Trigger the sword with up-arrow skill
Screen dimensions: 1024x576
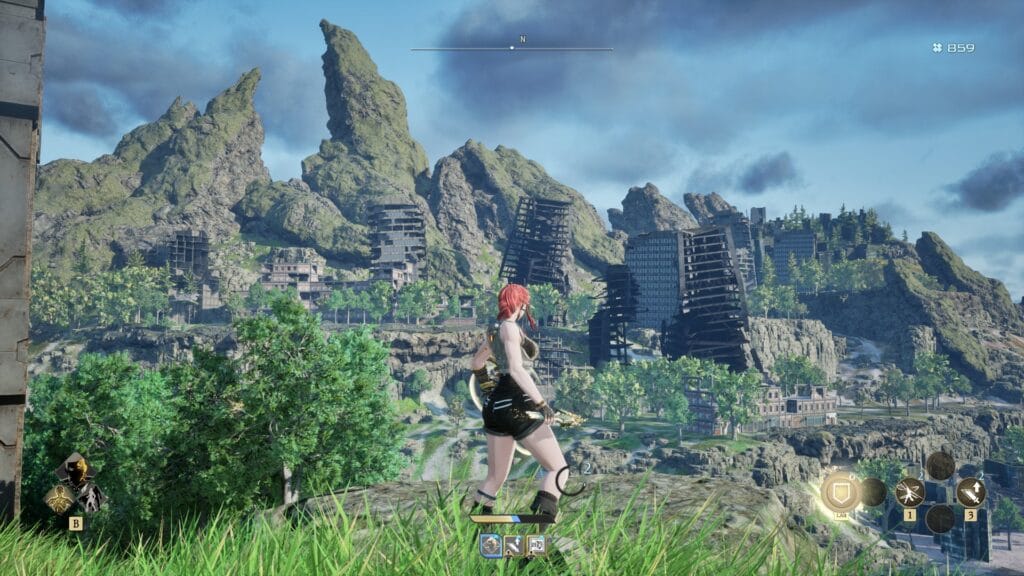[x=970, y=491]
